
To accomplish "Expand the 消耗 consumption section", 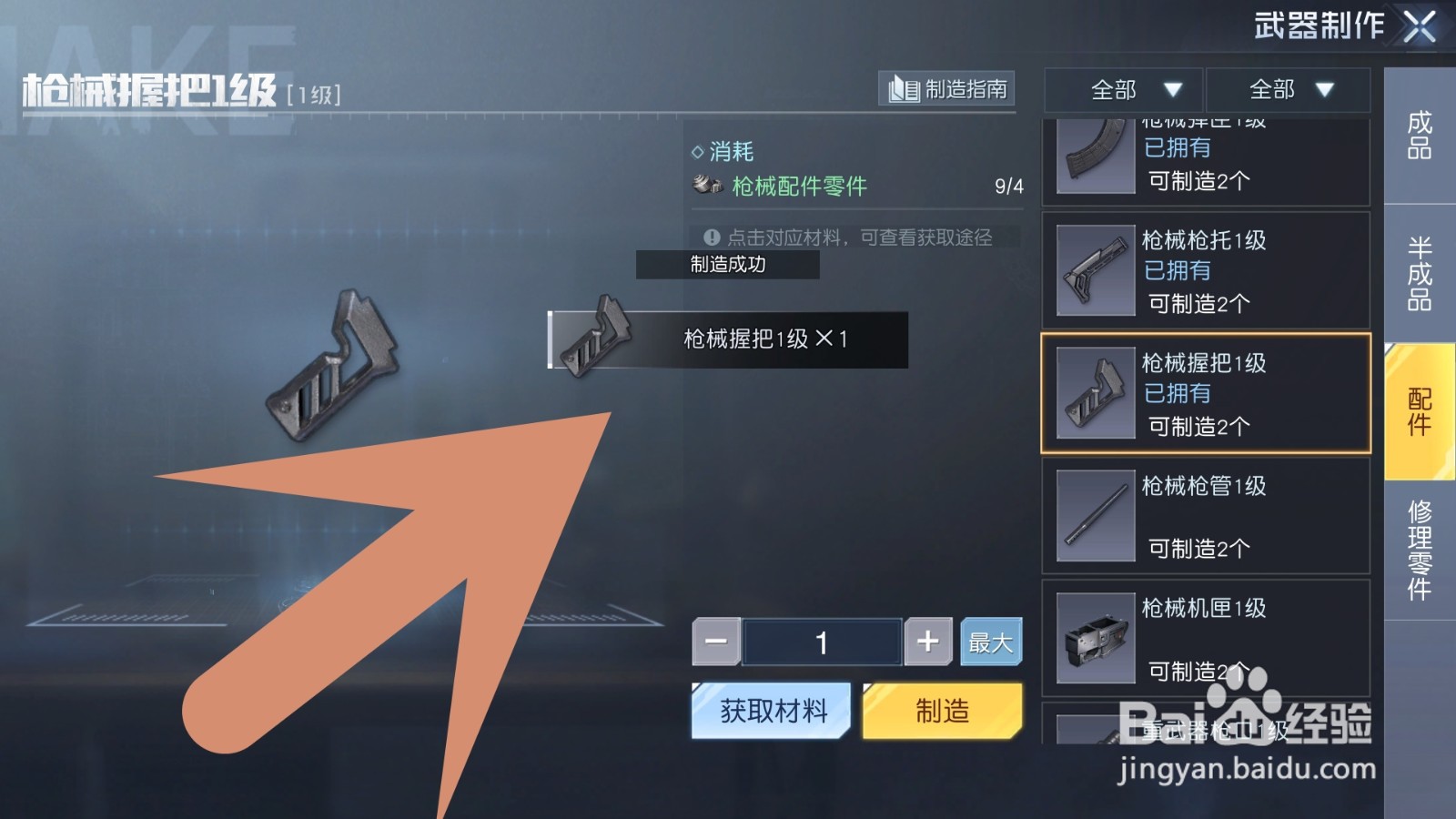I will [723, 150].
